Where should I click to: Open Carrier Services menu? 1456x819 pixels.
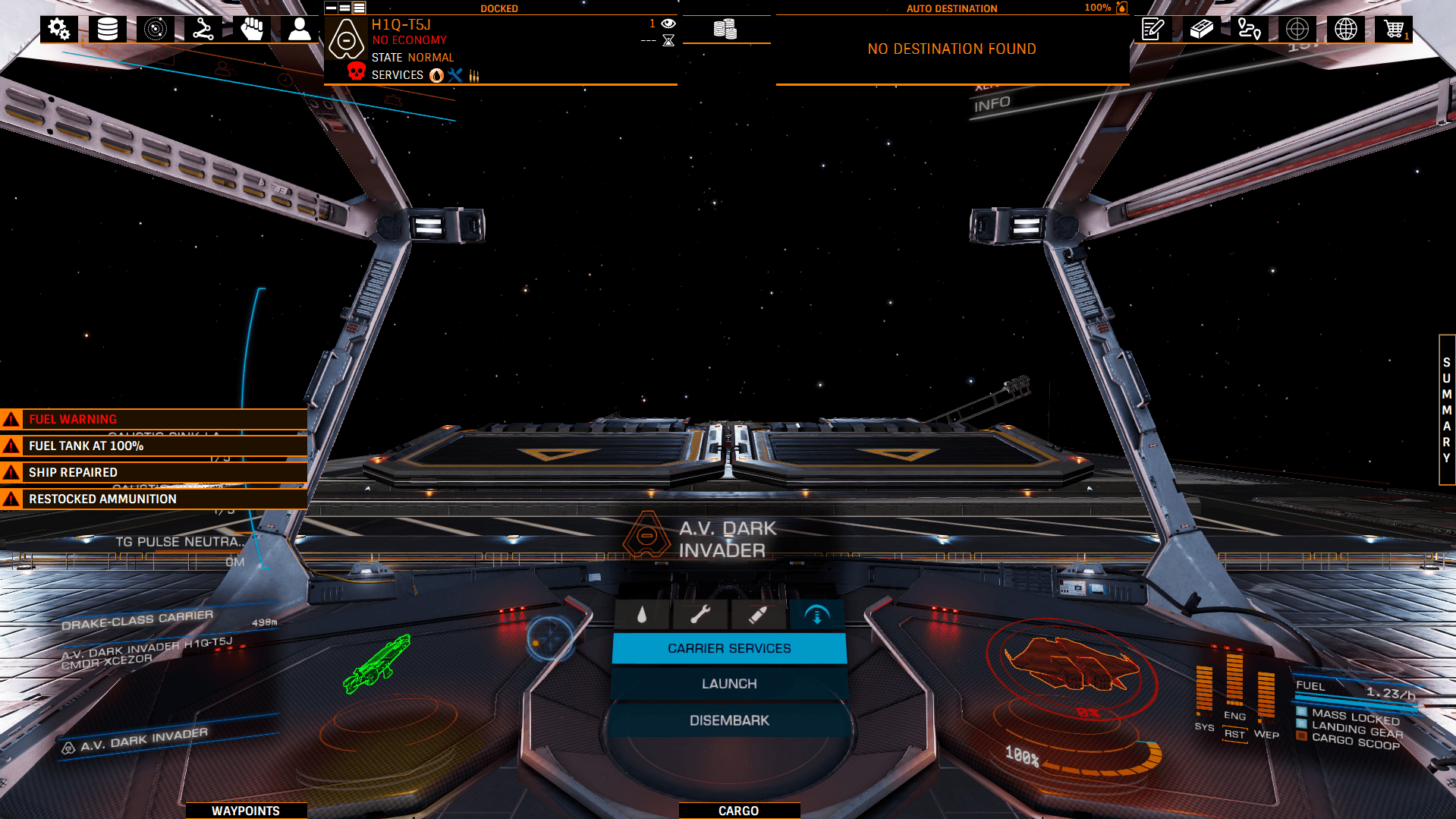click(729, 648)
